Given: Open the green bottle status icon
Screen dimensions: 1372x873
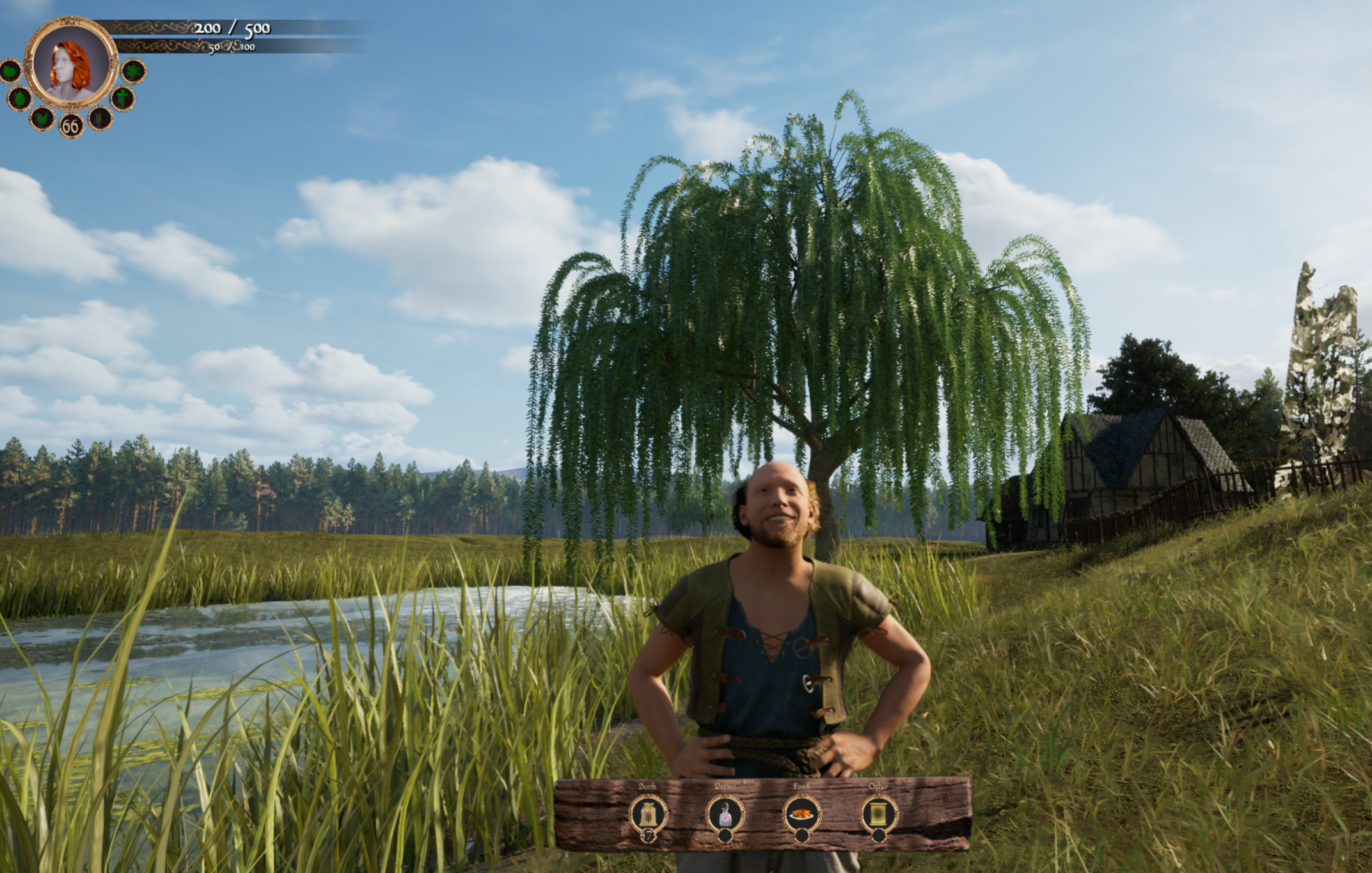Looking at the screenshot, I should click(x=100, y=118).
